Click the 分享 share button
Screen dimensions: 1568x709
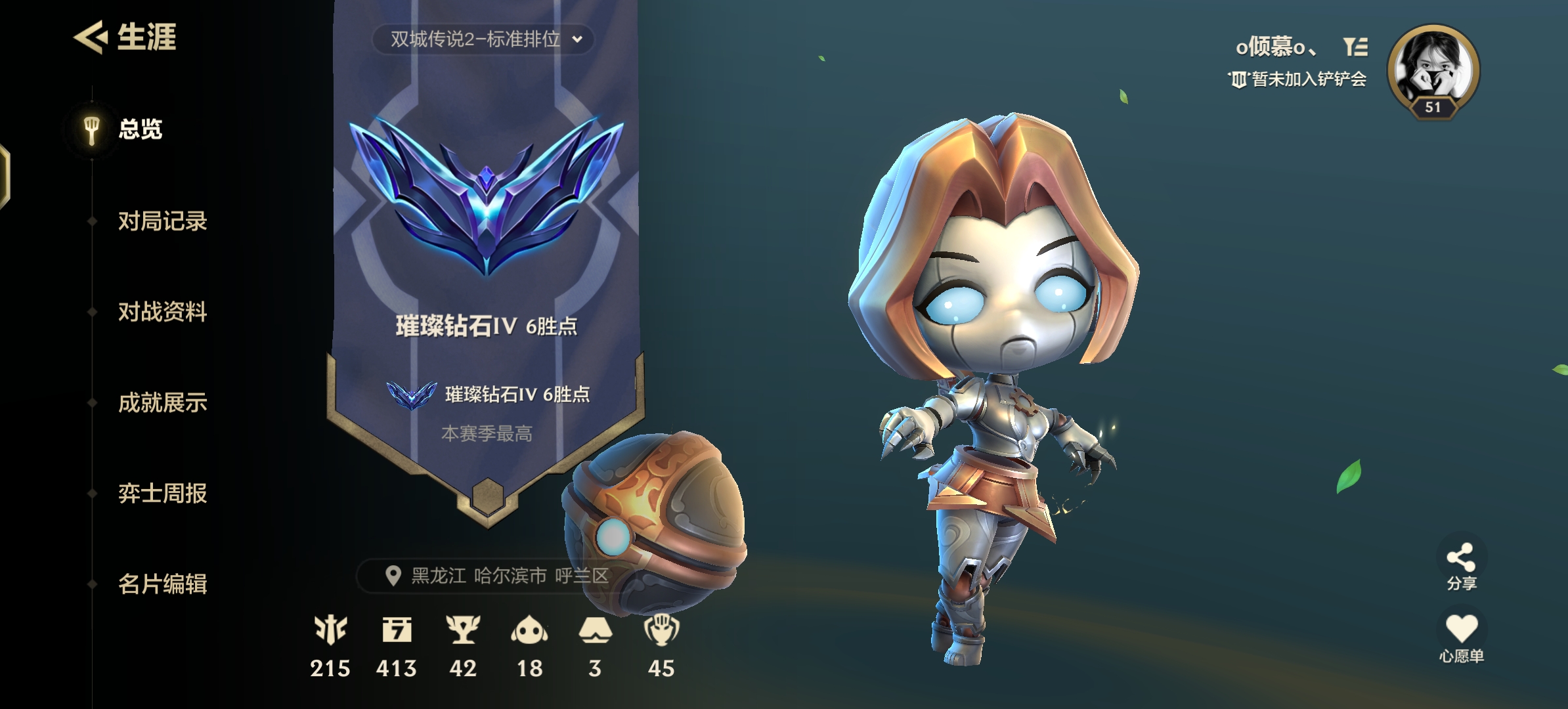click(x=1461, y=566)
